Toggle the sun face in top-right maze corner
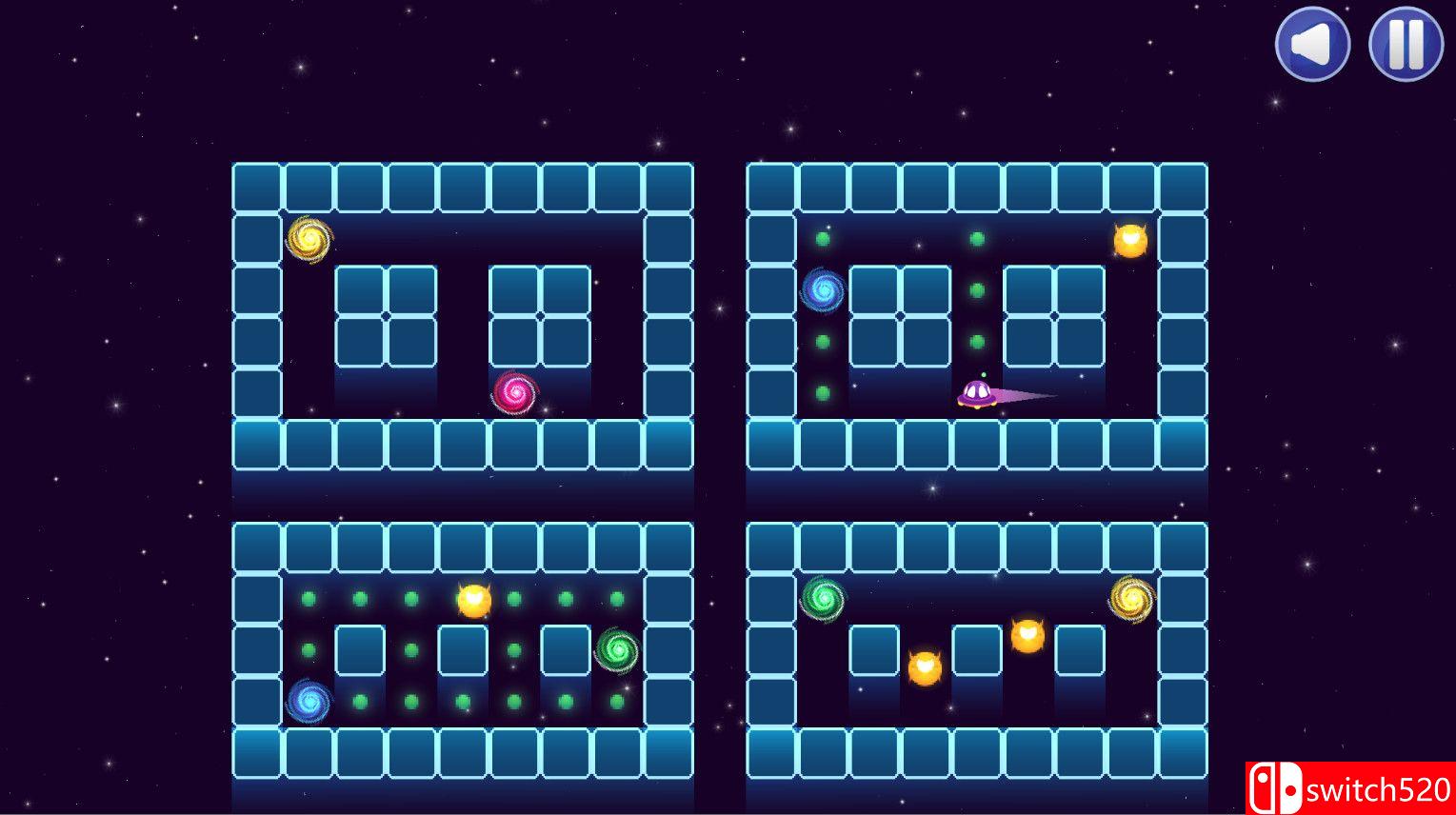The image size is (1456, 815). [1129, 241]
